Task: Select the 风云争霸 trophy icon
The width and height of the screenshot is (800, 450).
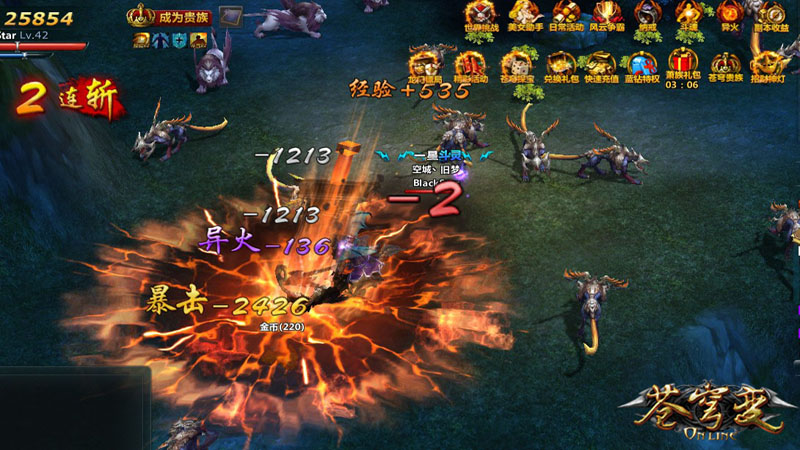Action: 606,16
